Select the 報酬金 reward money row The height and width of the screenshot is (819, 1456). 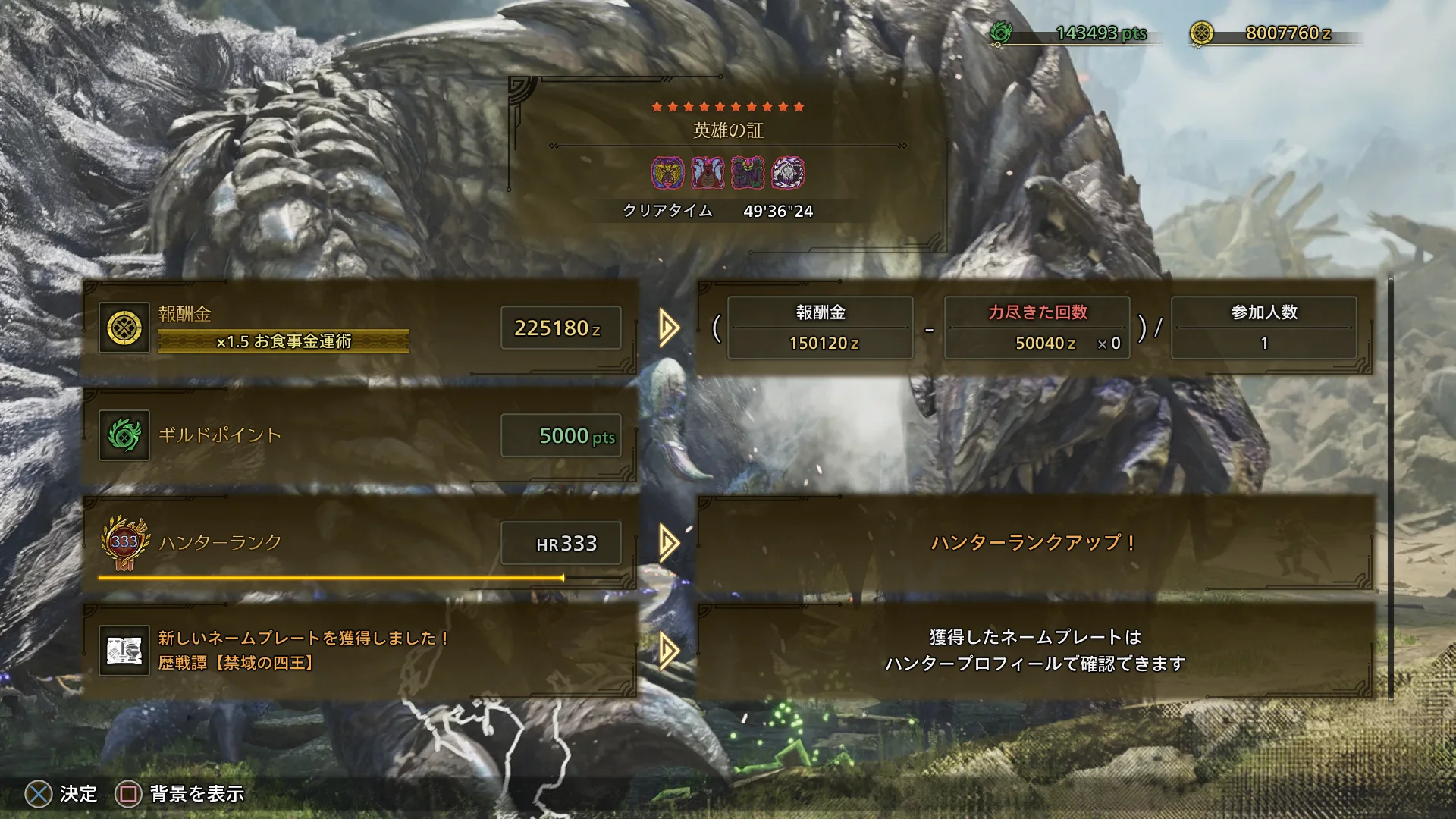(360, 328)
